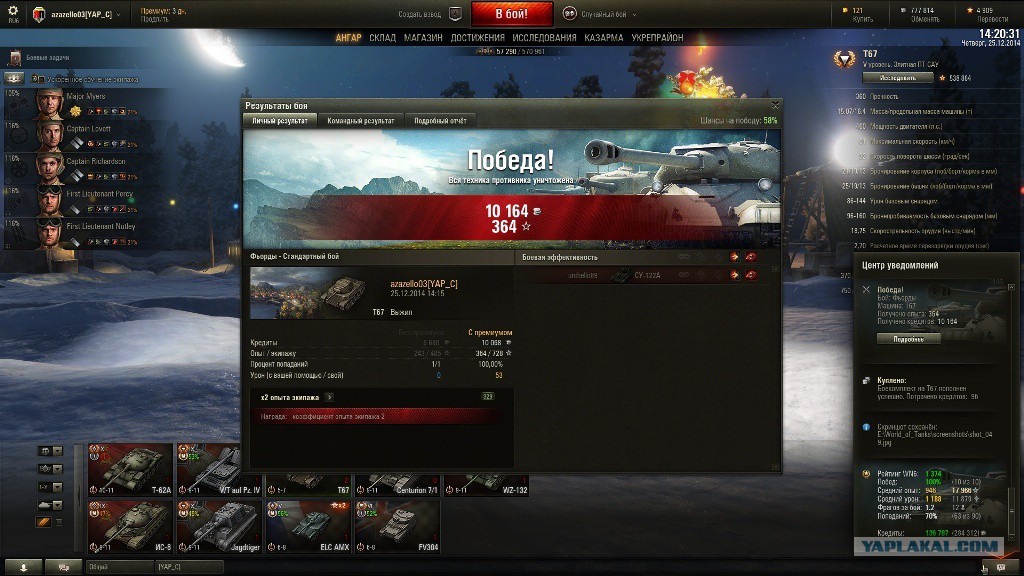
Task: Select the T-62A tank in carousel
Action: coord(130,469)
